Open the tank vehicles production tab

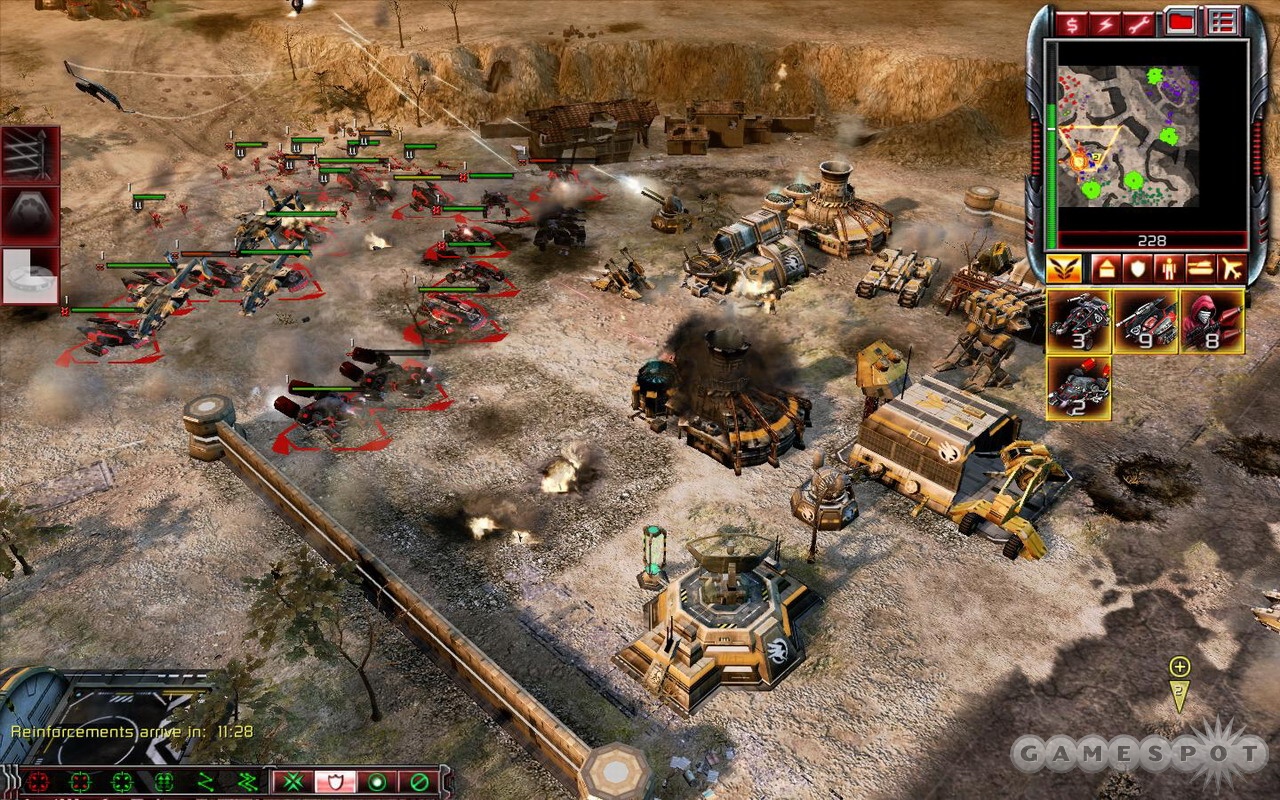(1199, 268)
